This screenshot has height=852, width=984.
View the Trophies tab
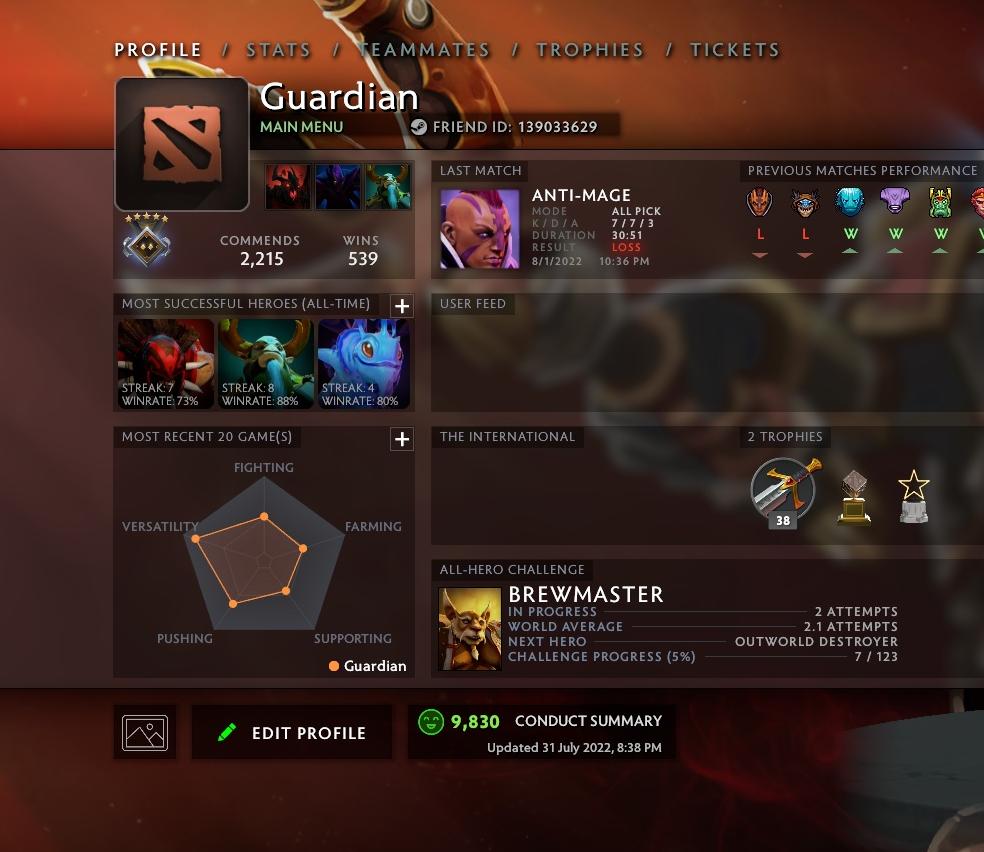(590, 50)
